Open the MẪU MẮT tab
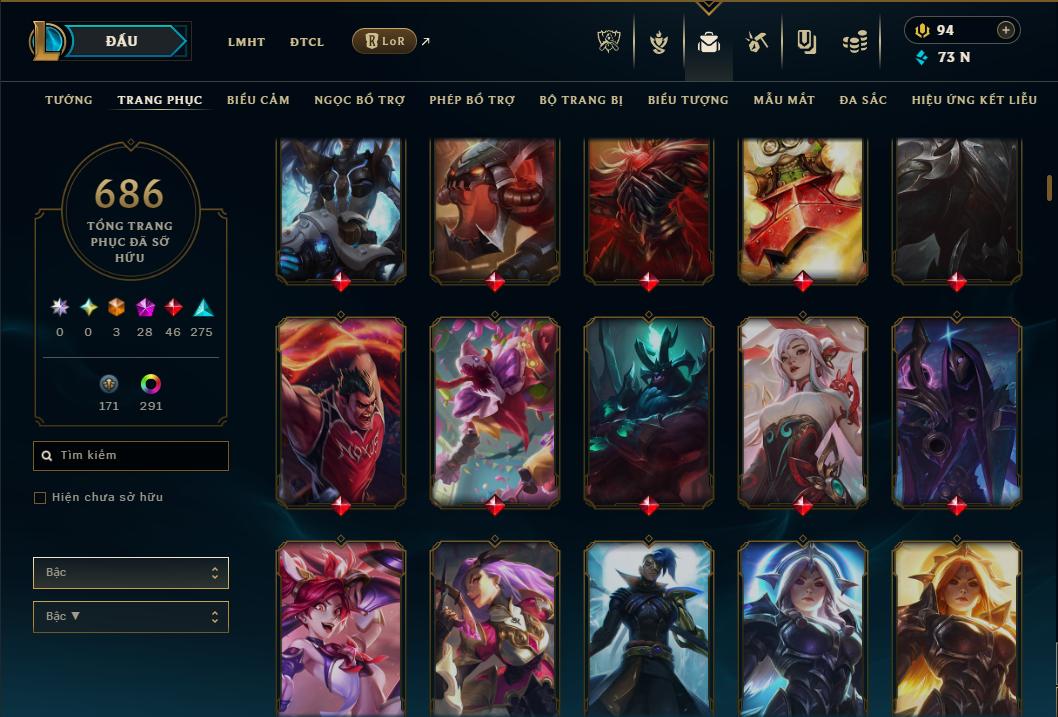 784,100
